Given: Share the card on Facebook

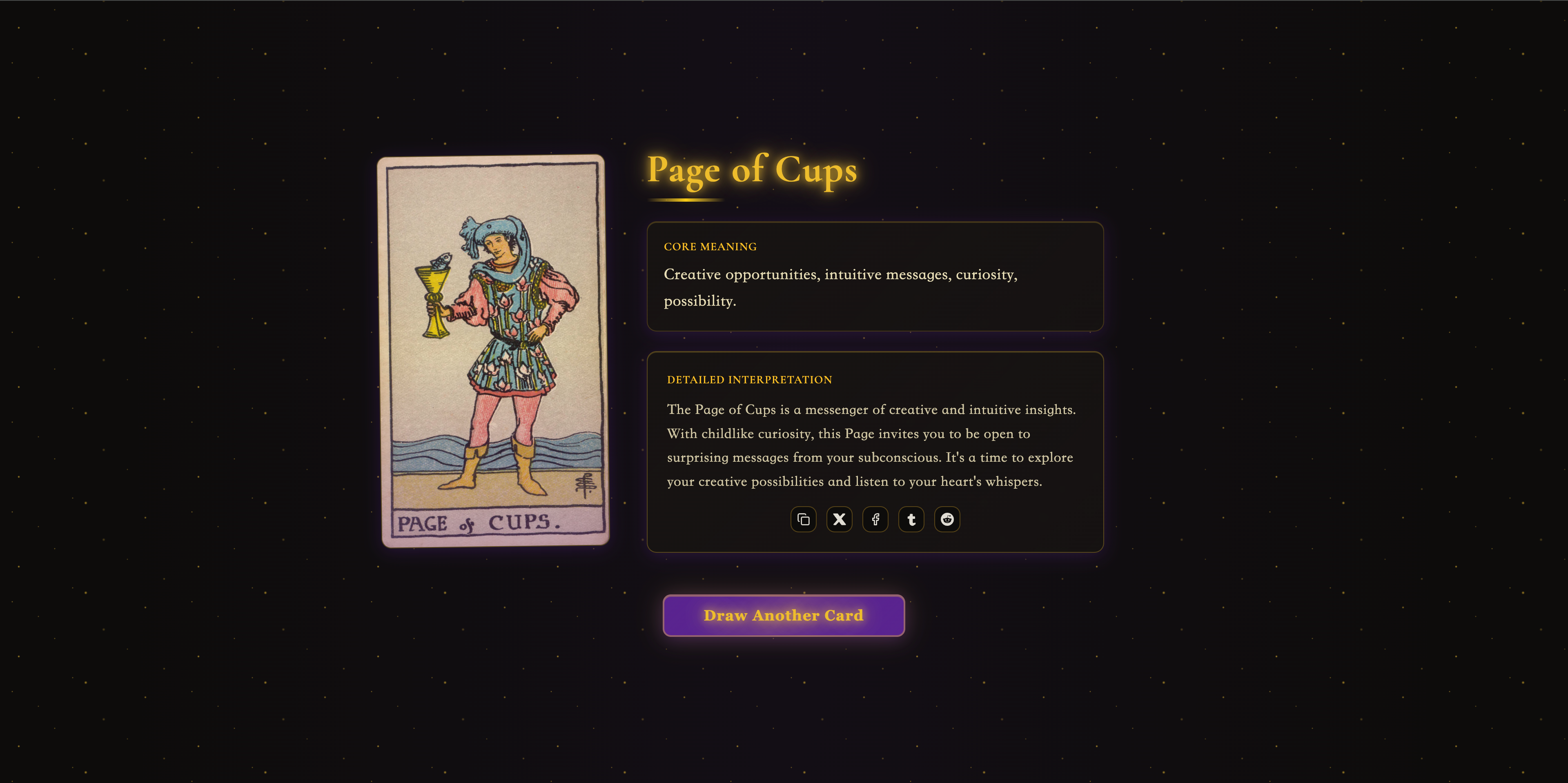Looking at the screenshot, I should point(875,520).
